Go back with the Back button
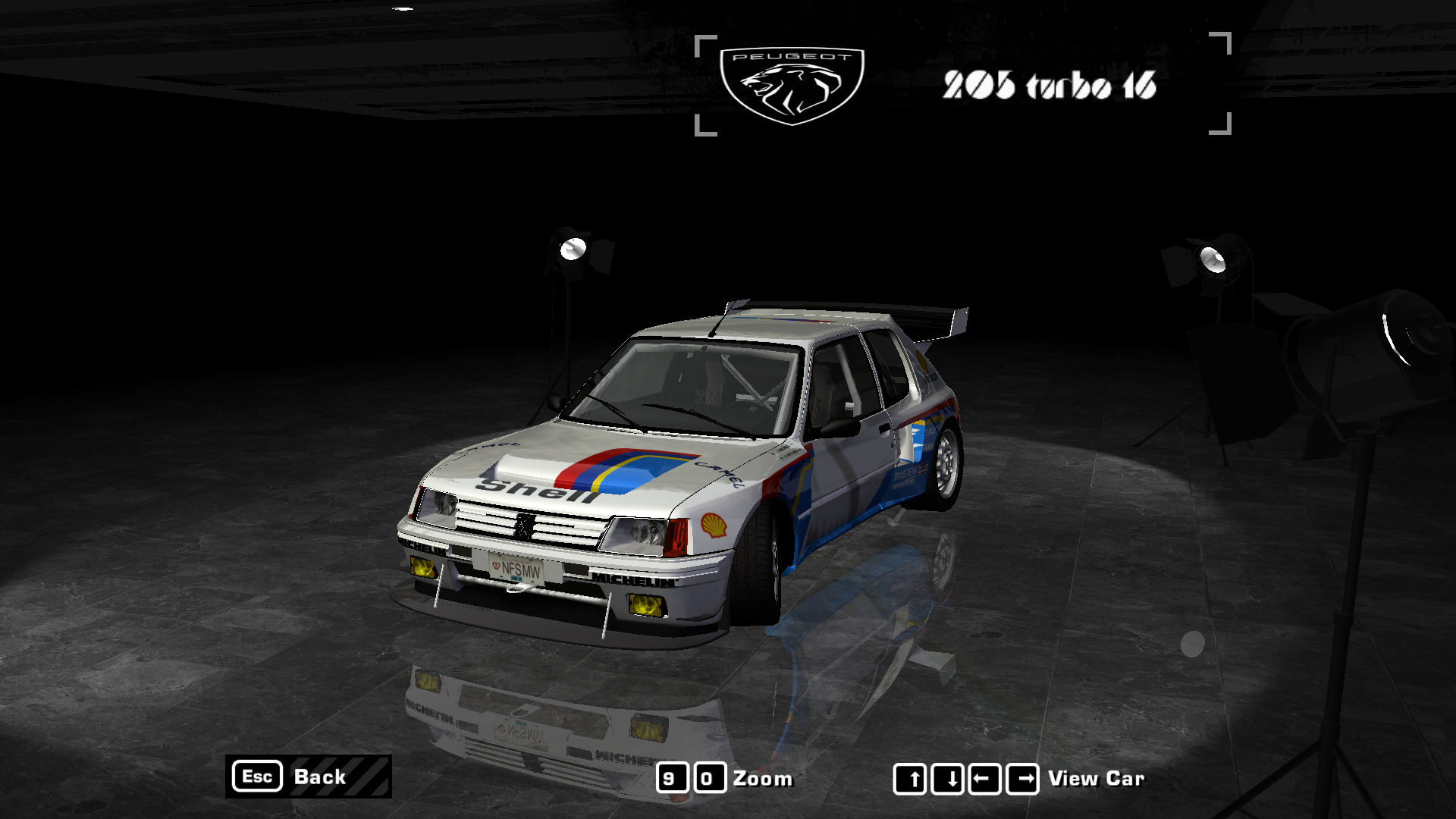 309,777
